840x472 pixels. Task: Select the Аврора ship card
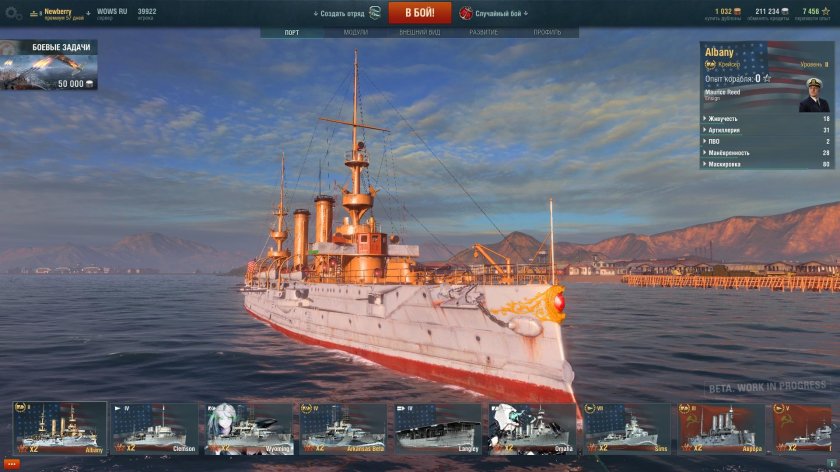tap(722, 428)
